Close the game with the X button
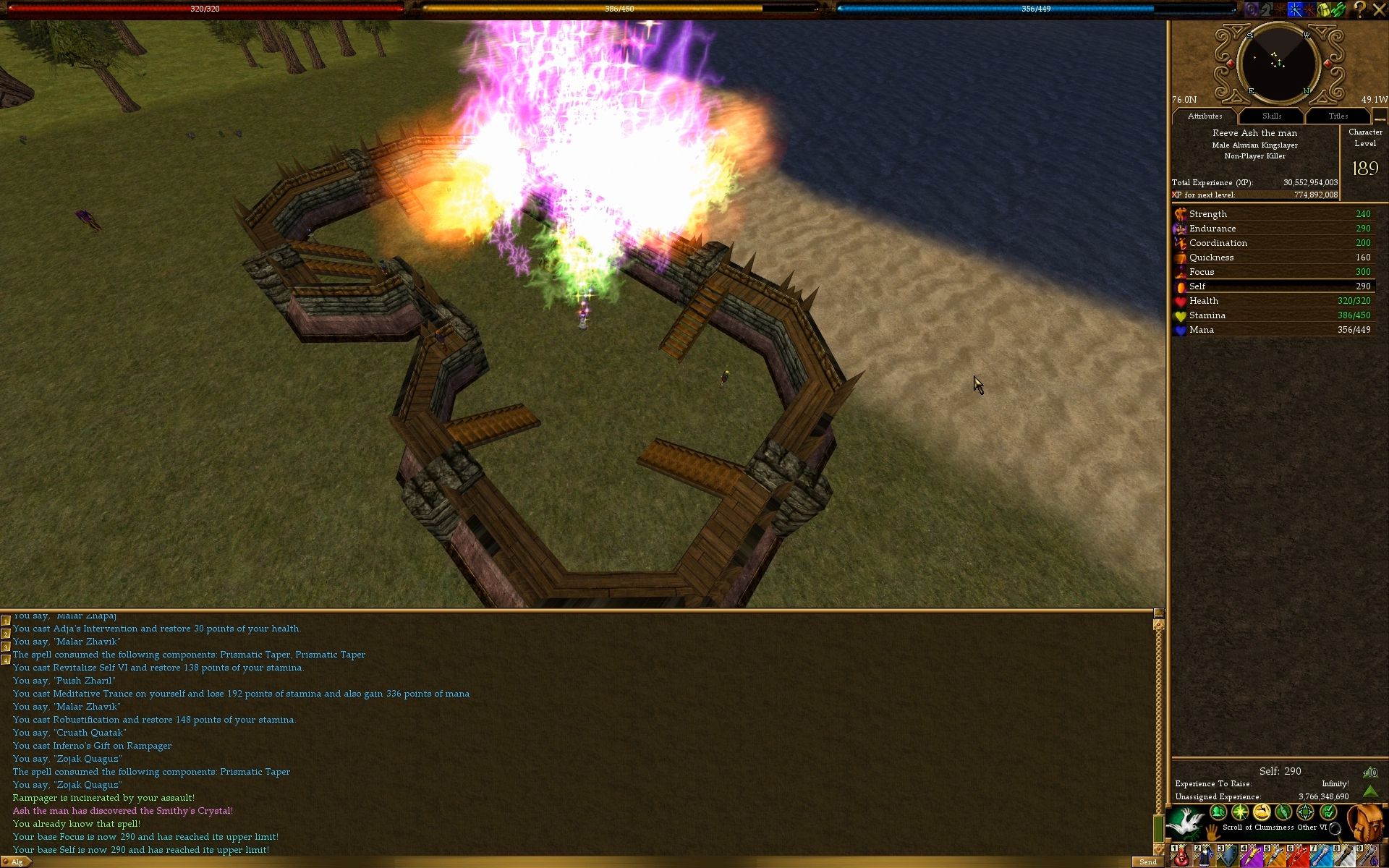This screenshot has height=868, width=1389. [x=1379, y=9]
